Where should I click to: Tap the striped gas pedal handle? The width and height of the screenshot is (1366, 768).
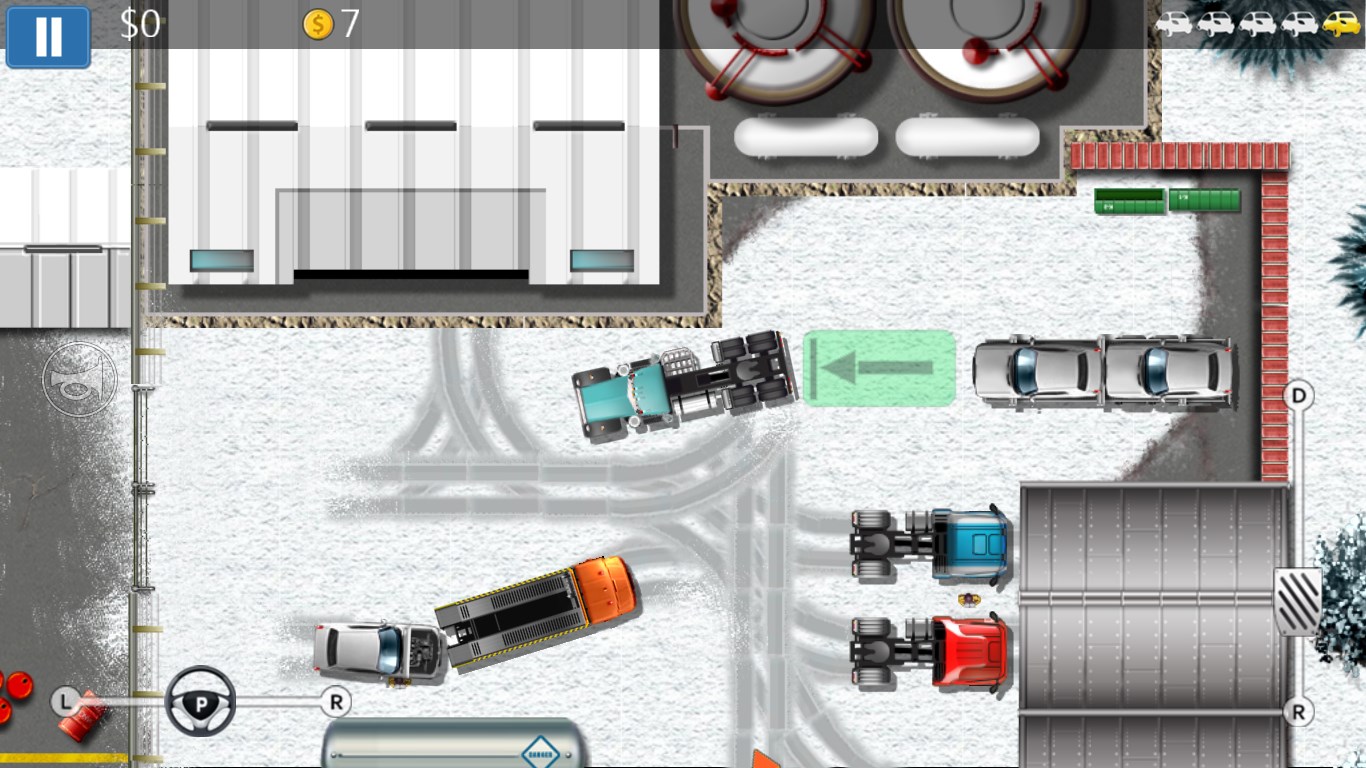1297,600
